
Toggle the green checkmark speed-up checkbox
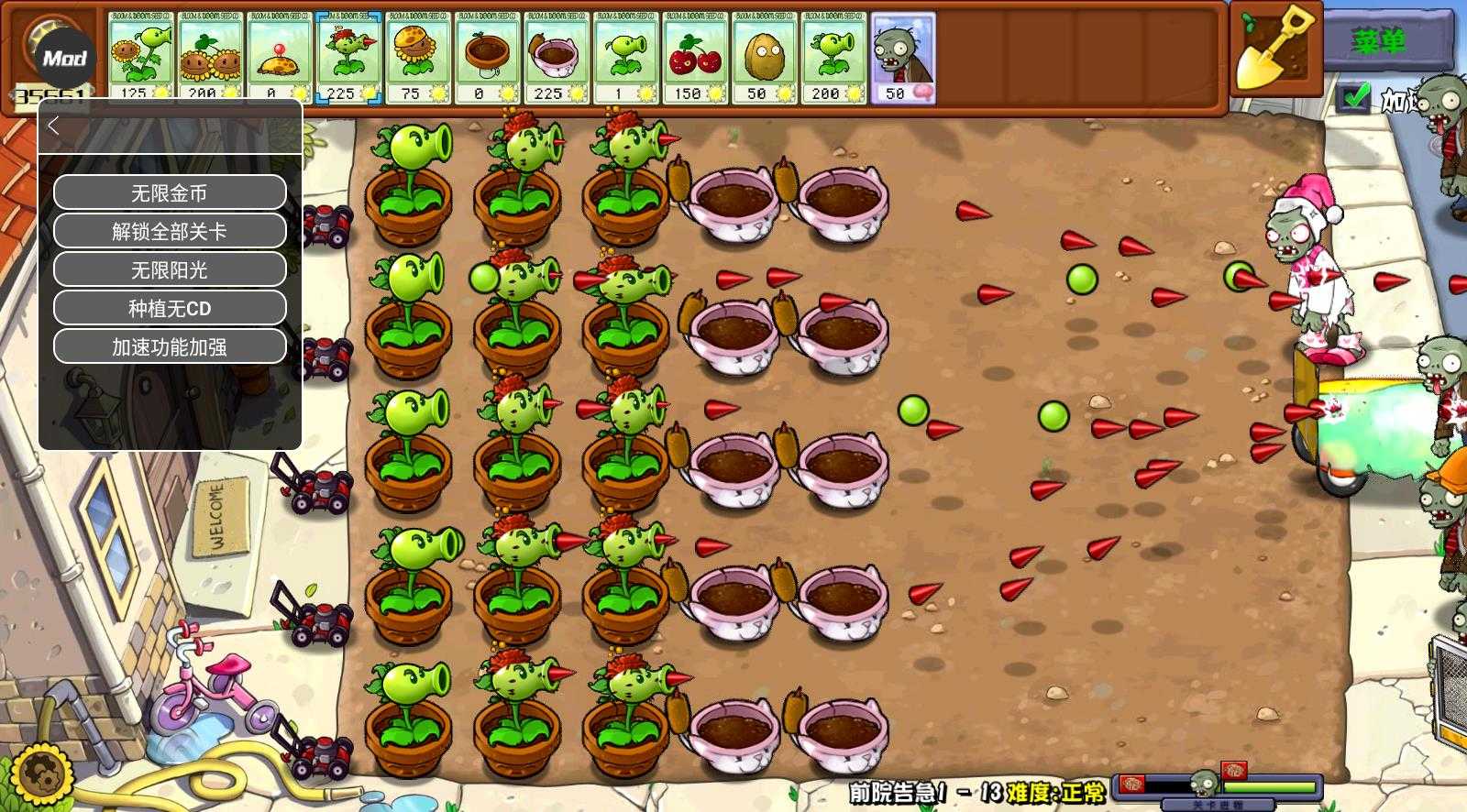(1354, 96)
